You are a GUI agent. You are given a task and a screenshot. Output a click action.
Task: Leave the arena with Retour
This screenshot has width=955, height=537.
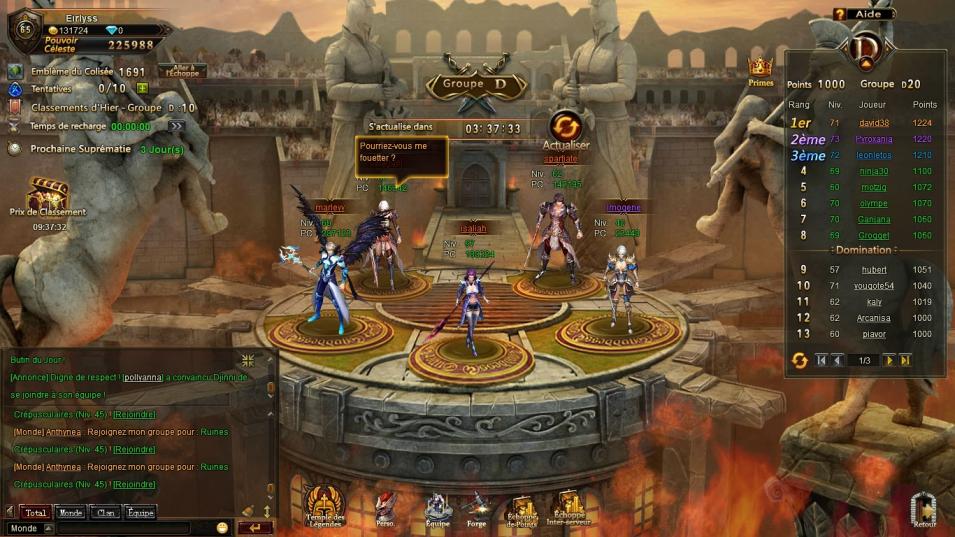[924, 510]
